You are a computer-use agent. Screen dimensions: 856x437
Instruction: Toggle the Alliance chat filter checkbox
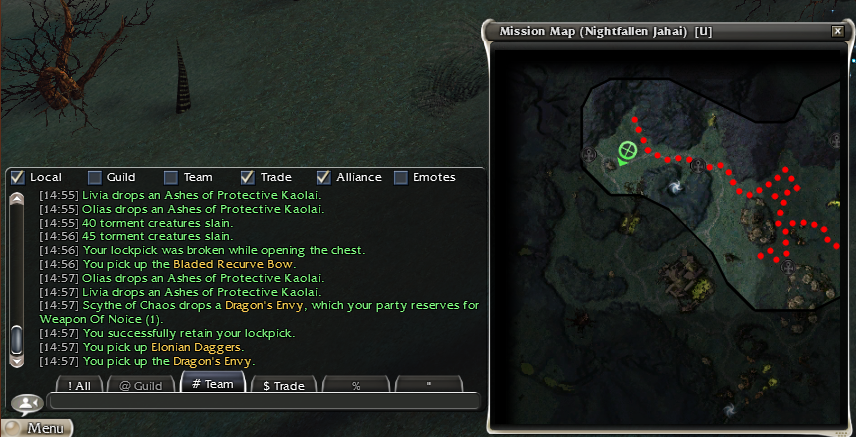pyautogui.click(x=324, y=177)
